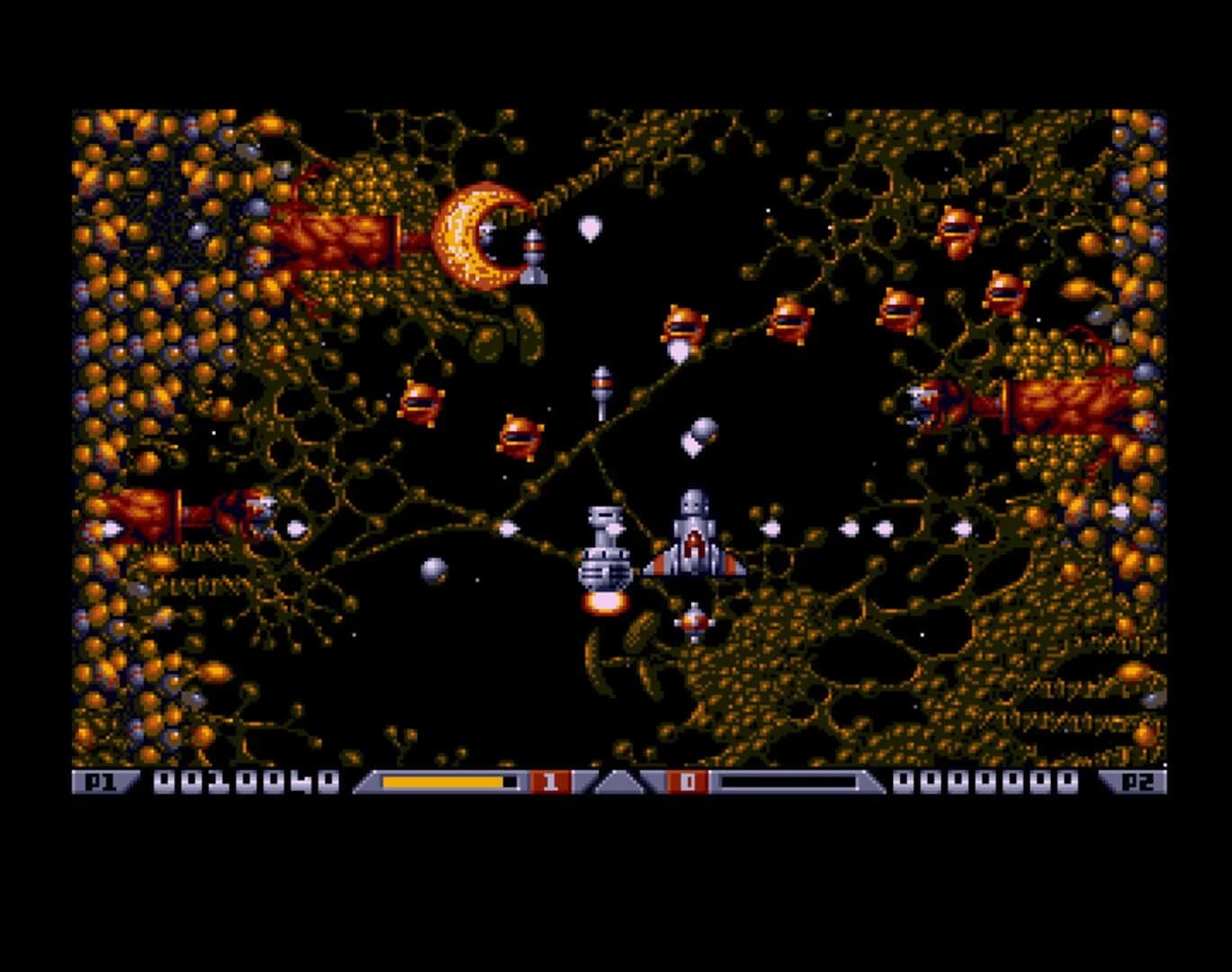Click the vertical missile in mid-screen
Image resolution: width=1232 pixels, height=972 pixels.
tap(601, 387)
